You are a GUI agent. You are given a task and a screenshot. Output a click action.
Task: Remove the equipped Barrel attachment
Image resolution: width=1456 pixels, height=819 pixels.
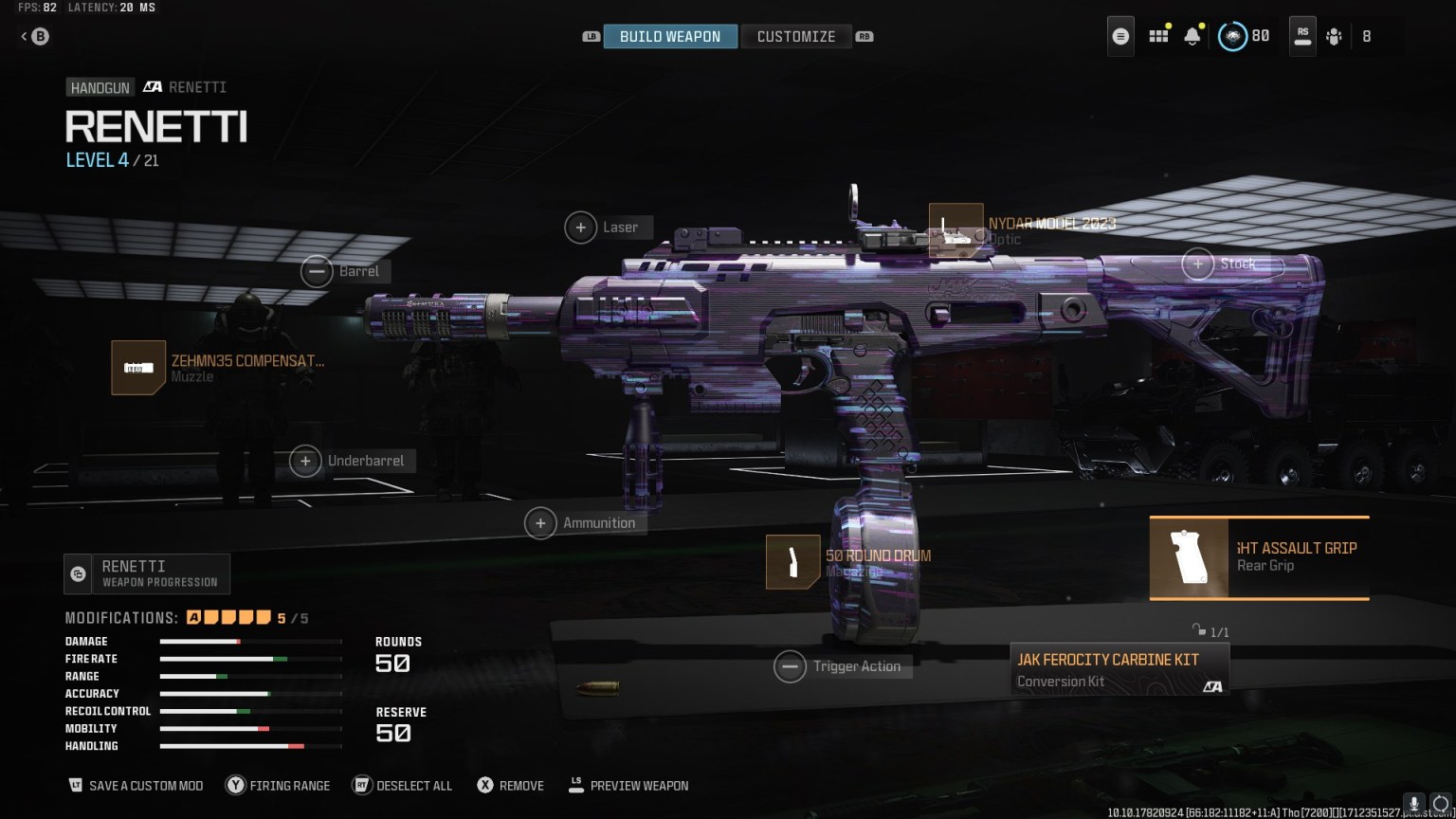[x=318, y=271]
